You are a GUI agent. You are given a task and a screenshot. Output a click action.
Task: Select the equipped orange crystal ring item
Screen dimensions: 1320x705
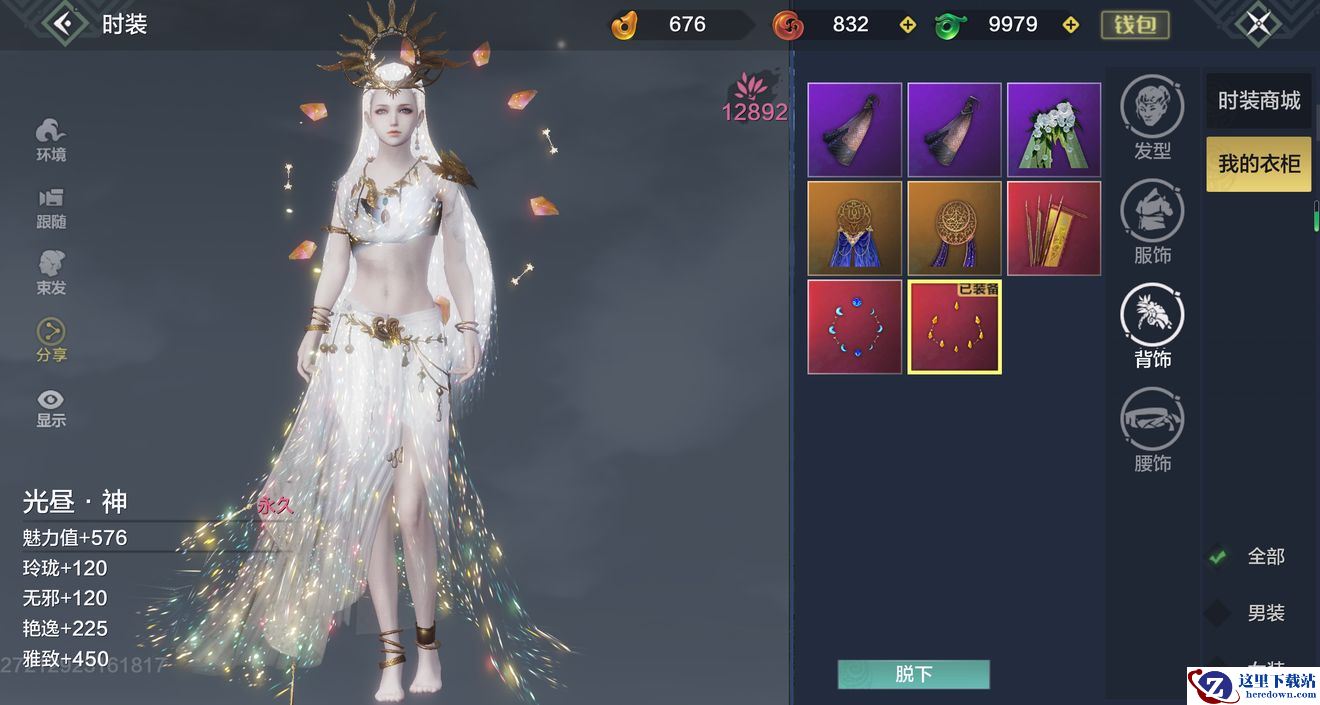(954, 327)
